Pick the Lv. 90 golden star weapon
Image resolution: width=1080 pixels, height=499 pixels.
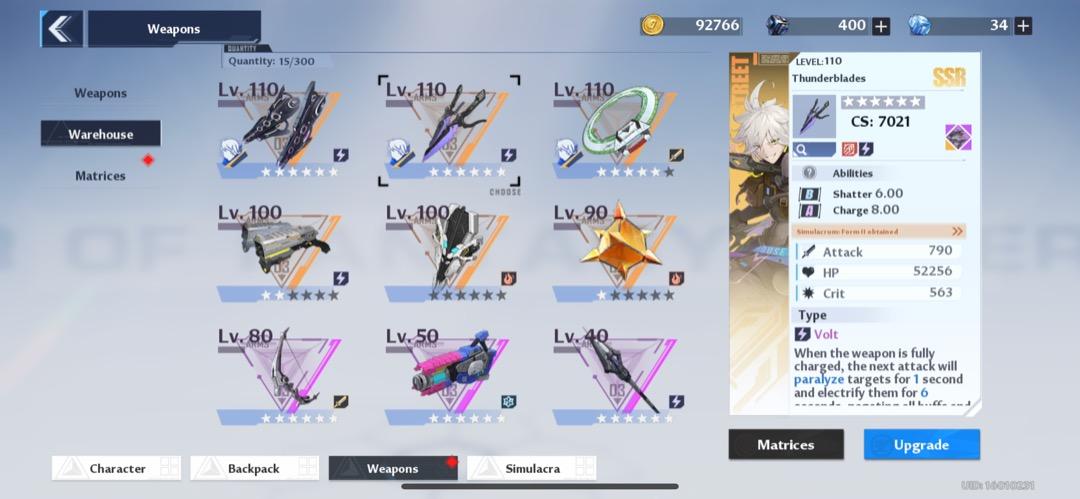coord(617,250)
